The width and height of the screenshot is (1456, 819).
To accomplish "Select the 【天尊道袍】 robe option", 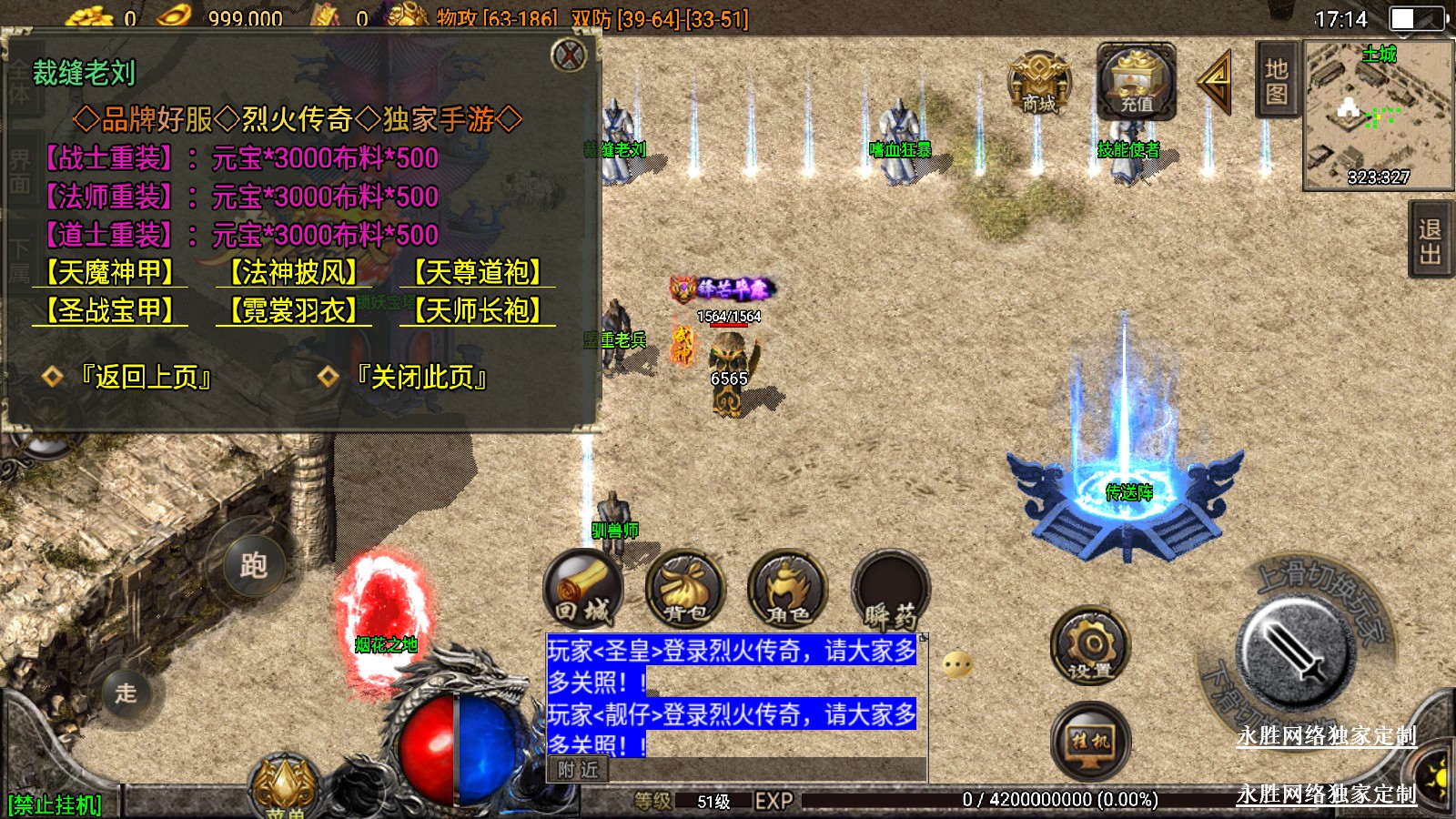I will coord(478,272).
